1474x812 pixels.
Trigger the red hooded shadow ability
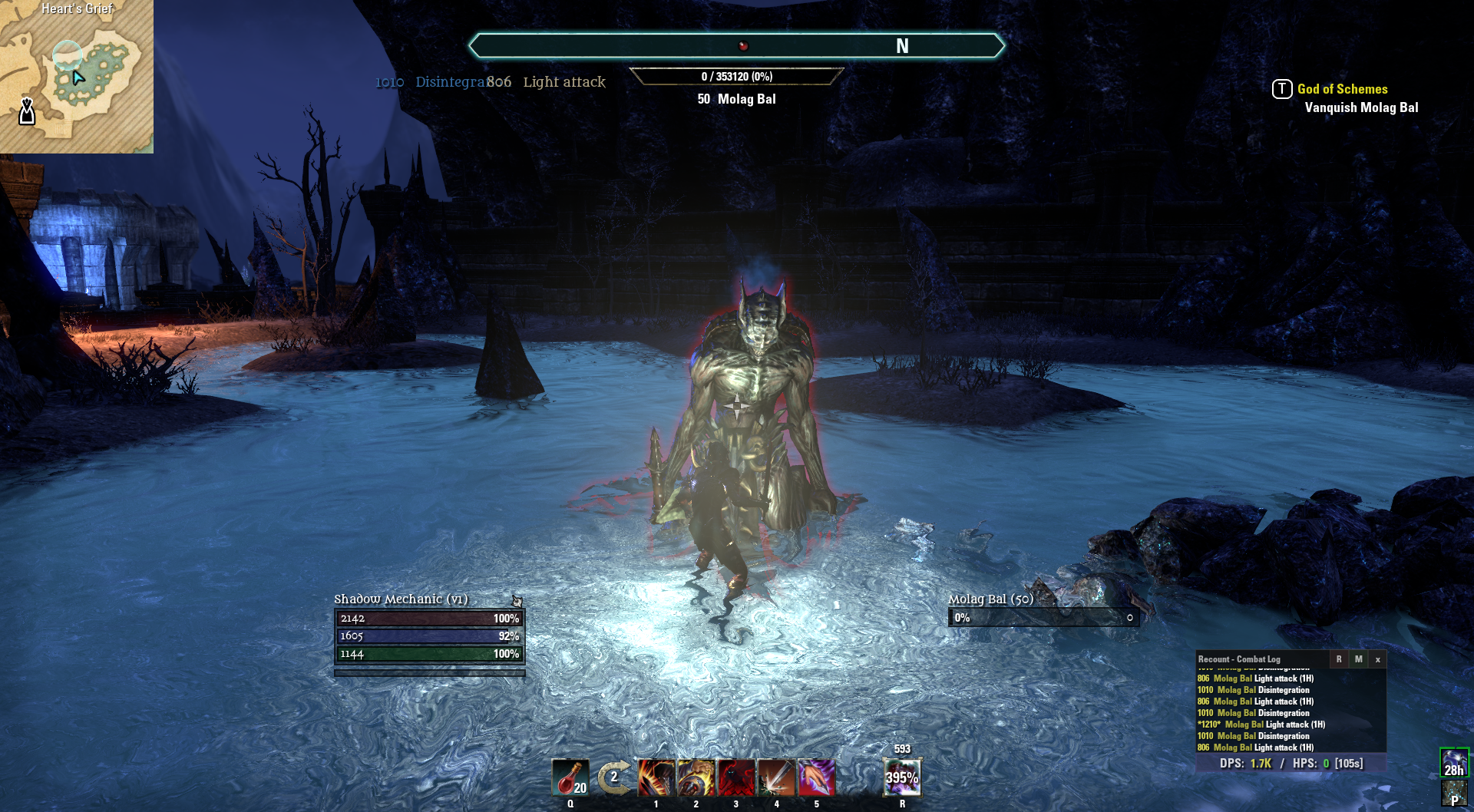[x=736, y=777]
